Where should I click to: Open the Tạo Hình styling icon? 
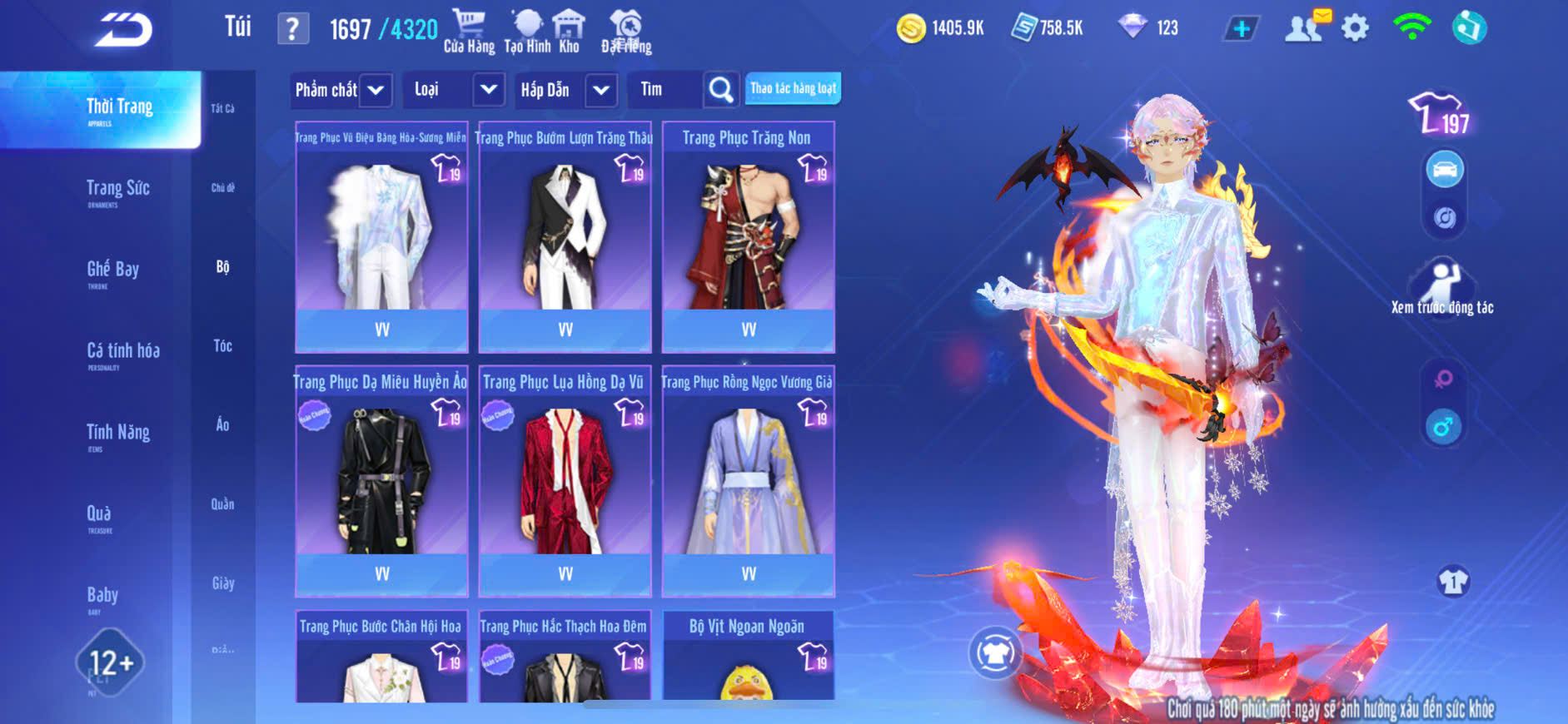(x=527, y=31)
